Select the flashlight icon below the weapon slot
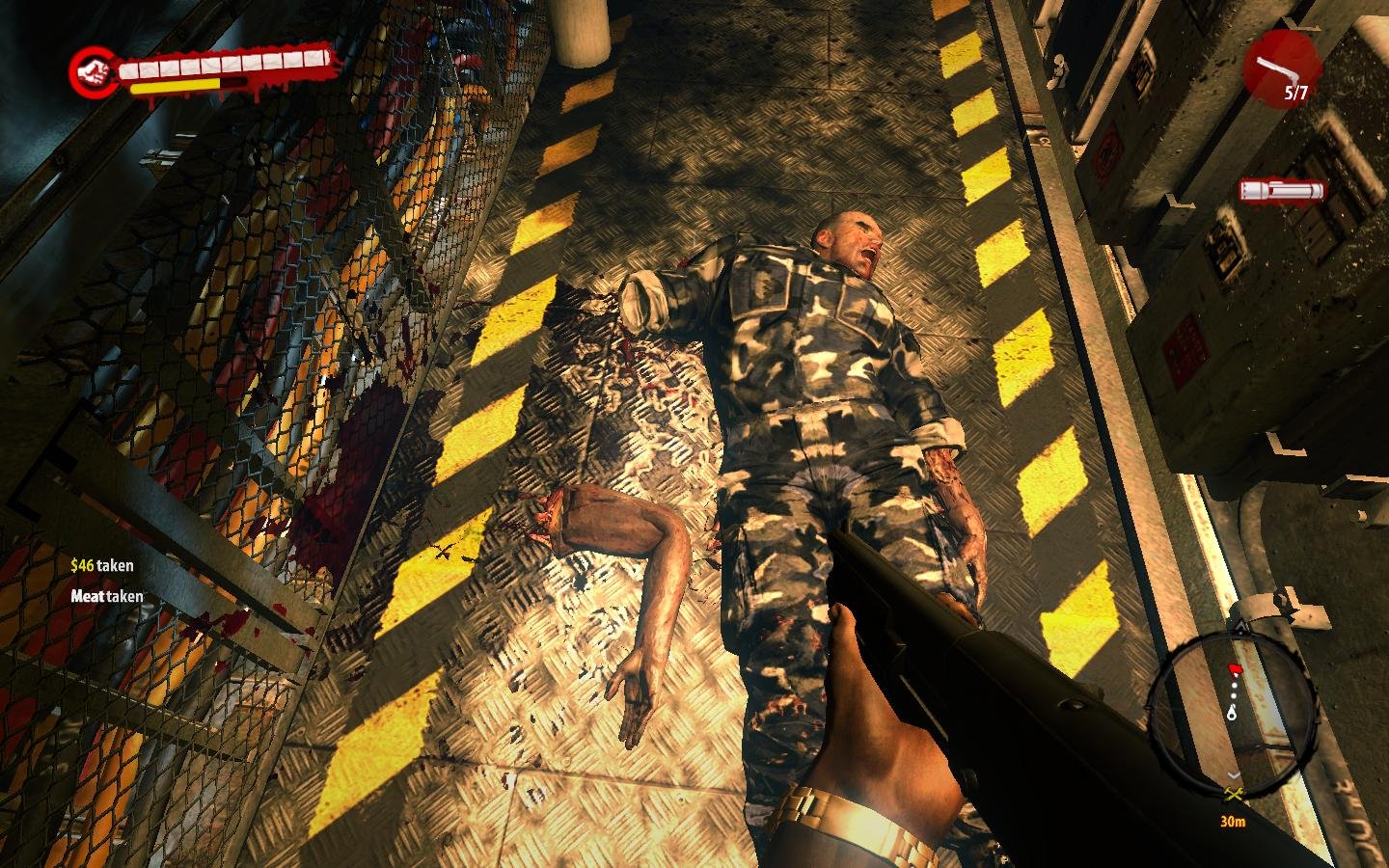This screenshot has width=1389, height=868. click(x=1283, y=190)
